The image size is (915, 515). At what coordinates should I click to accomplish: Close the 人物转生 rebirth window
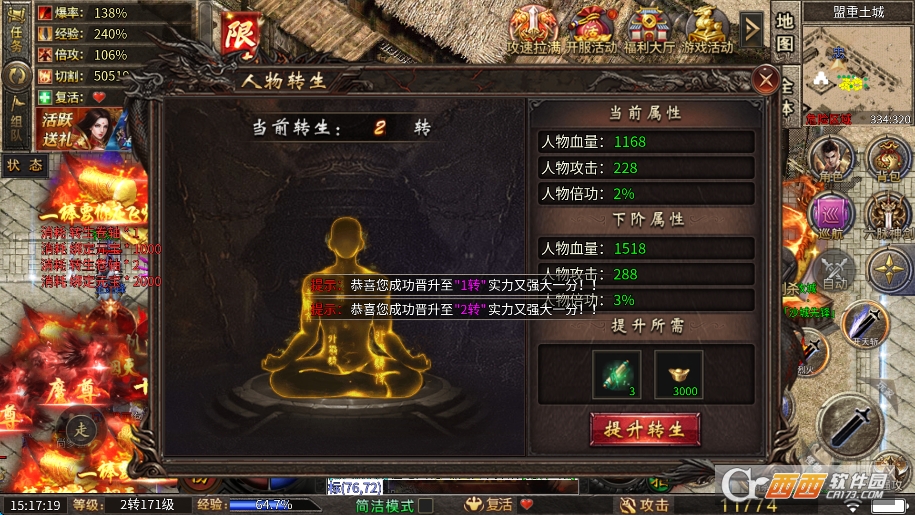pyautogui.click(x=766, y=79)
